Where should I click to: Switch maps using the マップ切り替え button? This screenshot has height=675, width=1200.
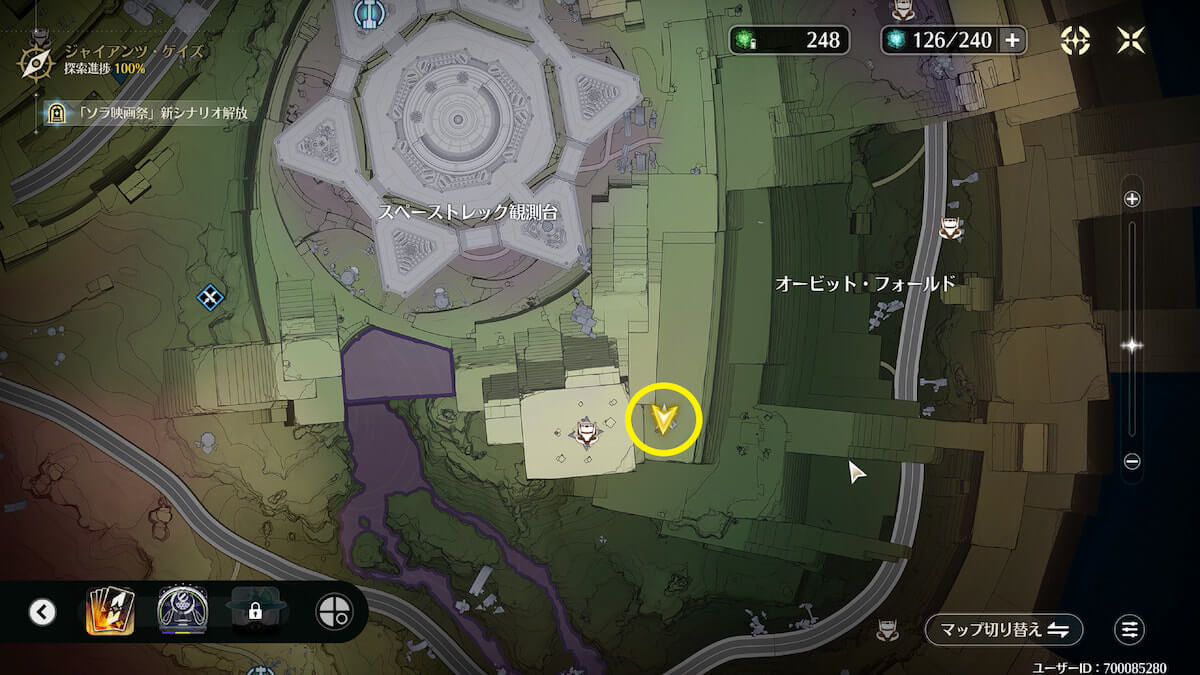(1004, 629)
